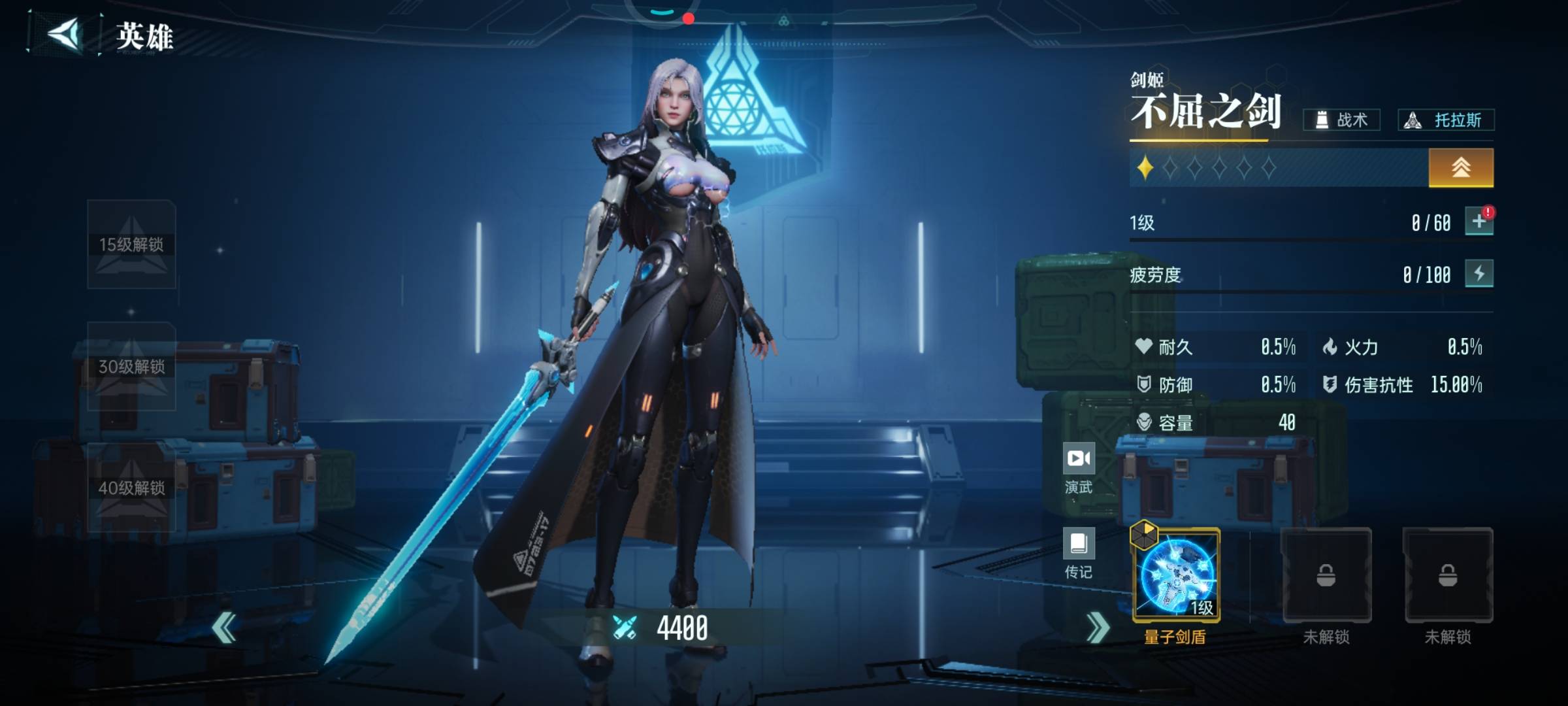Tap the gold star upgrade button

[x=1460, y=168]
